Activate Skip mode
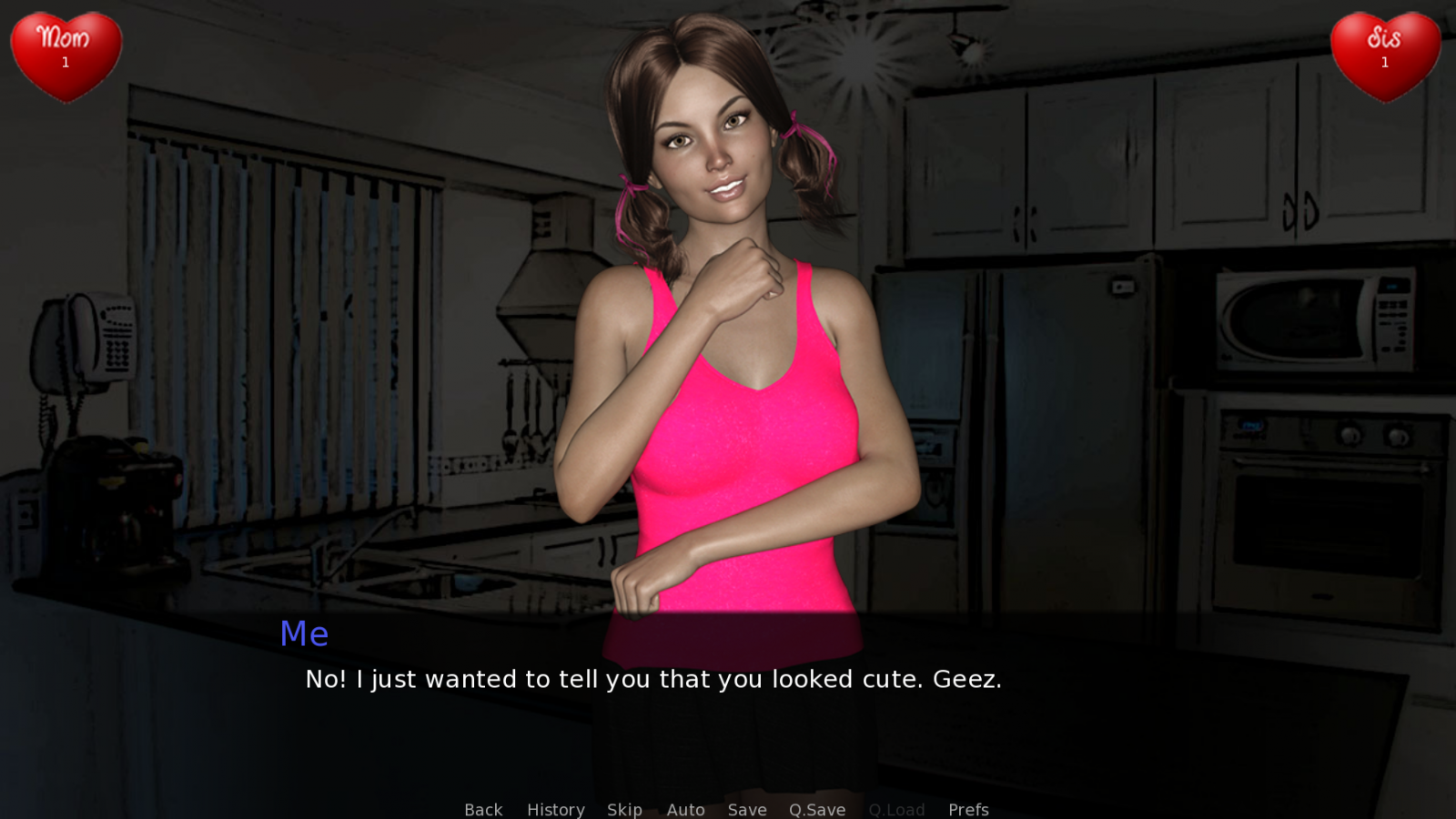Screen dimensions: 1456x819 coord(624,809)
